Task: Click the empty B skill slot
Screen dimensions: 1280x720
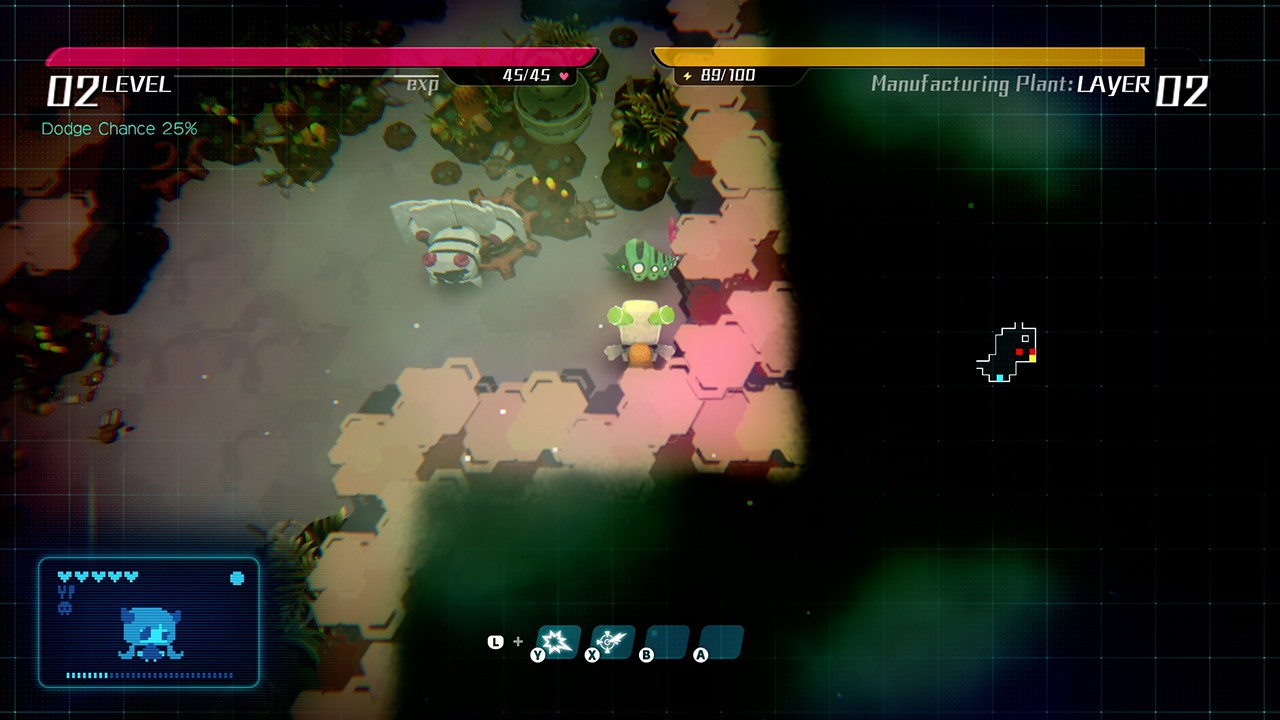Action: [x=667, y=642]
